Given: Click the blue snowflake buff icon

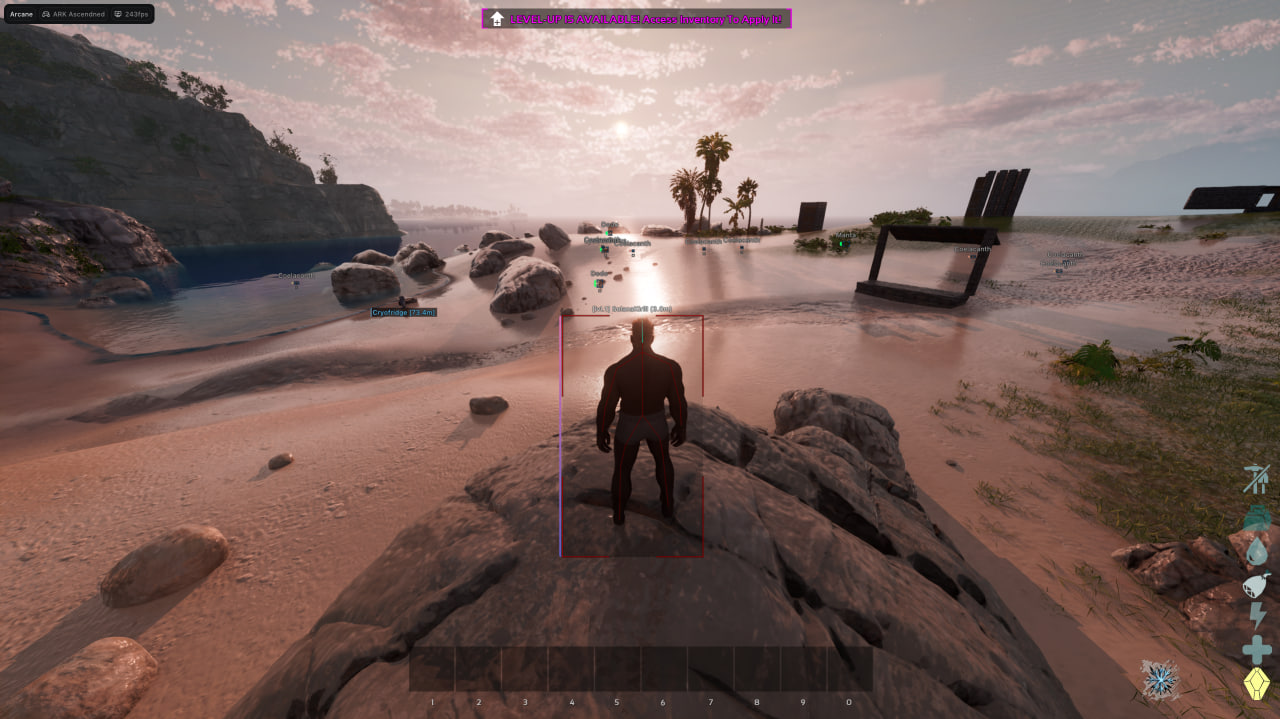Looking at the screenshot, I should pos(1160,680).
